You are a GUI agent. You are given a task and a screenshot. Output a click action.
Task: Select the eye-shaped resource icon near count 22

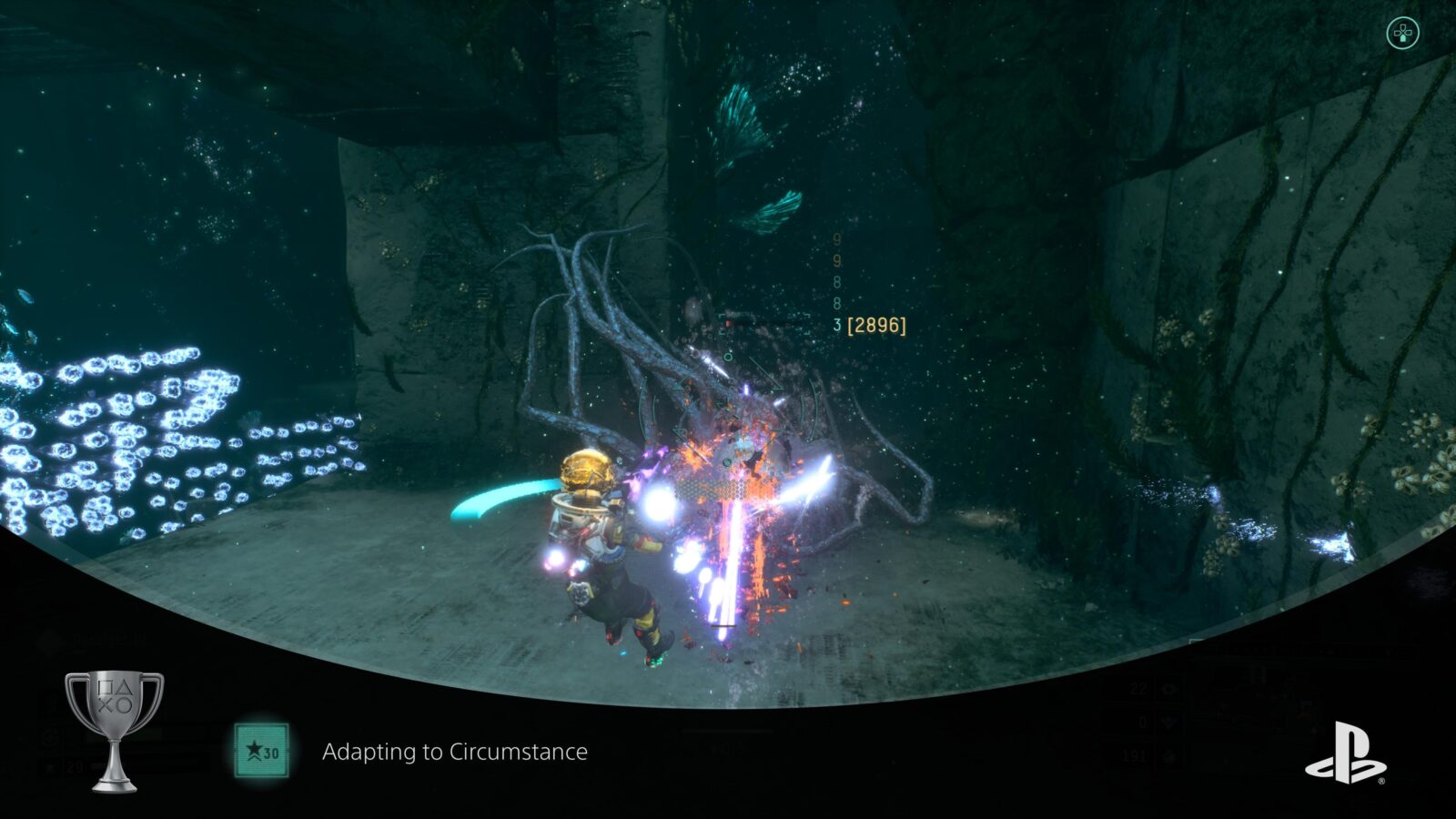click(x=1169, y=689)
